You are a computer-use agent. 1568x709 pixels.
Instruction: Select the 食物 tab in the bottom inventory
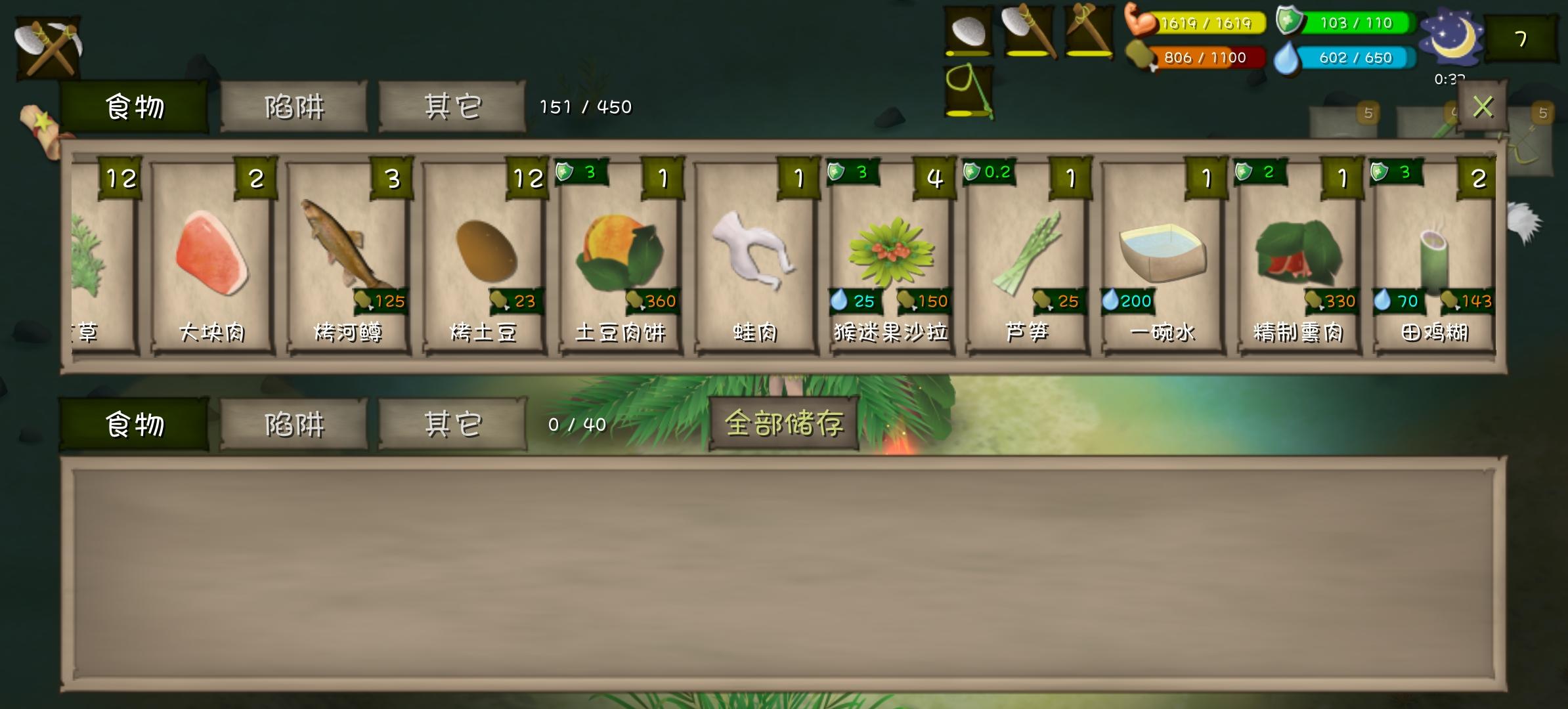click(x=135, y=425)
